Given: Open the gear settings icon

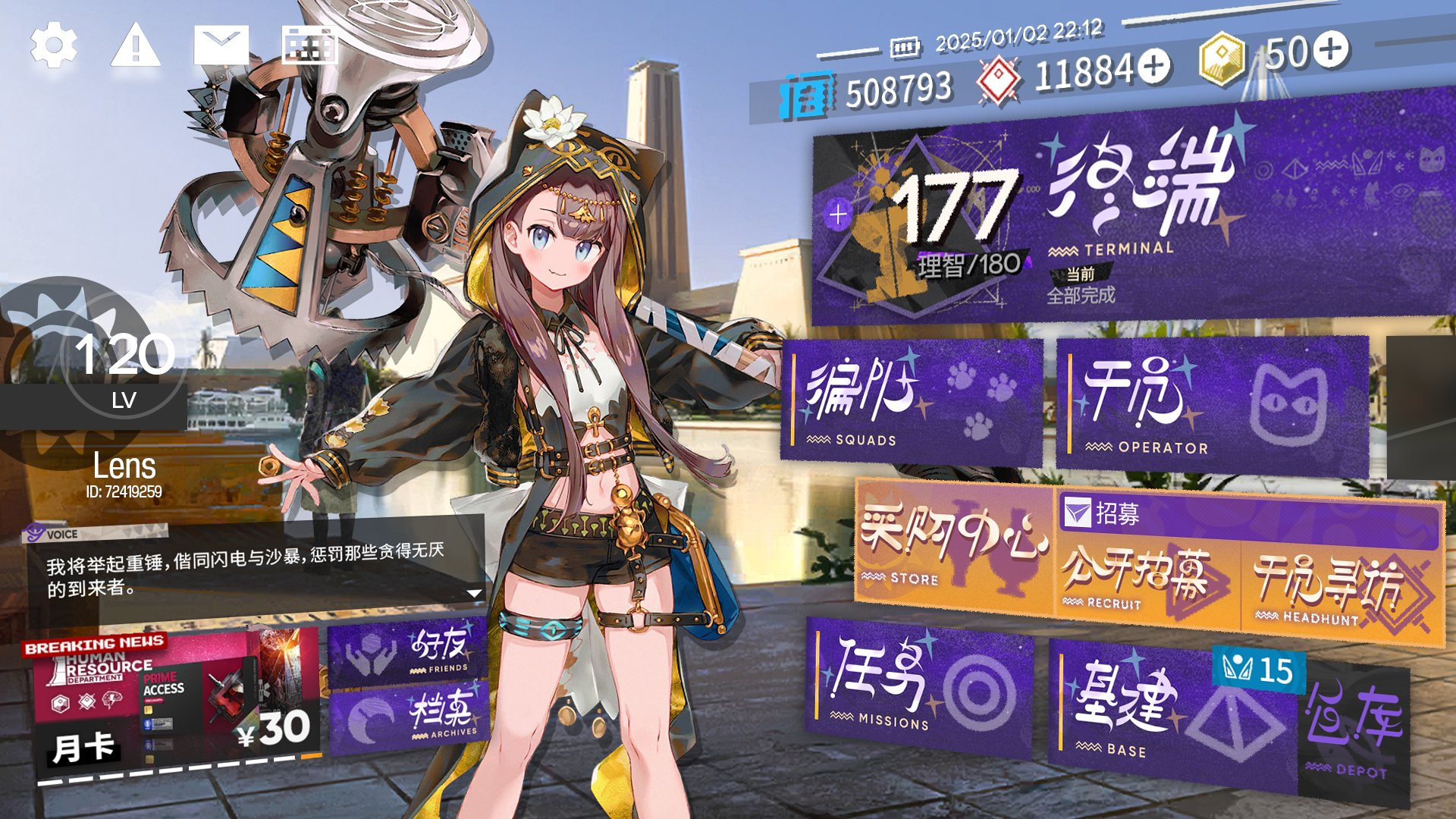Looking at the screenshot, I should (54, 45).
